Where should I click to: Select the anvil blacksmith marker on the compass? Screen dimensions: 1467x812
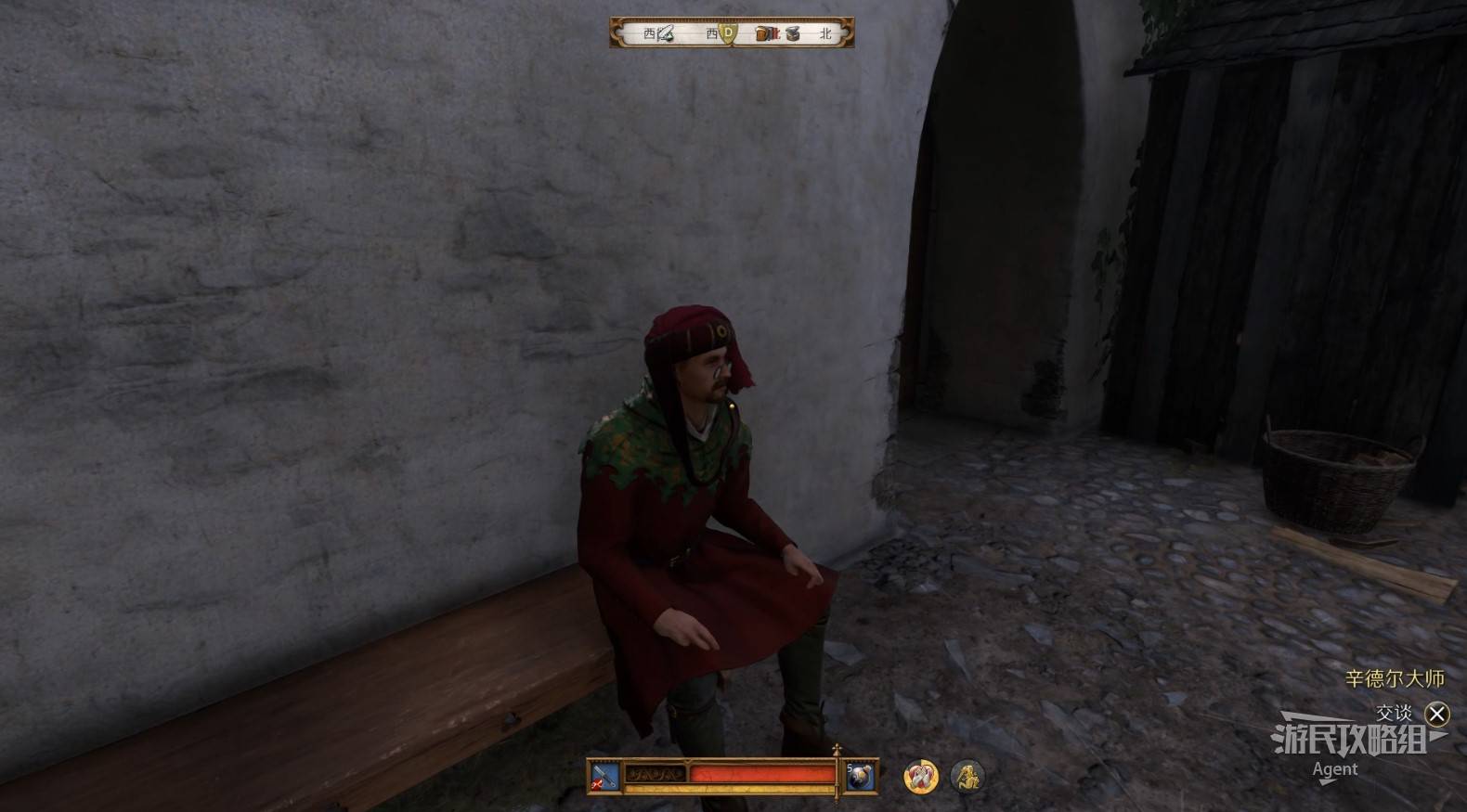pyautogui.click(x=792, y=34)
